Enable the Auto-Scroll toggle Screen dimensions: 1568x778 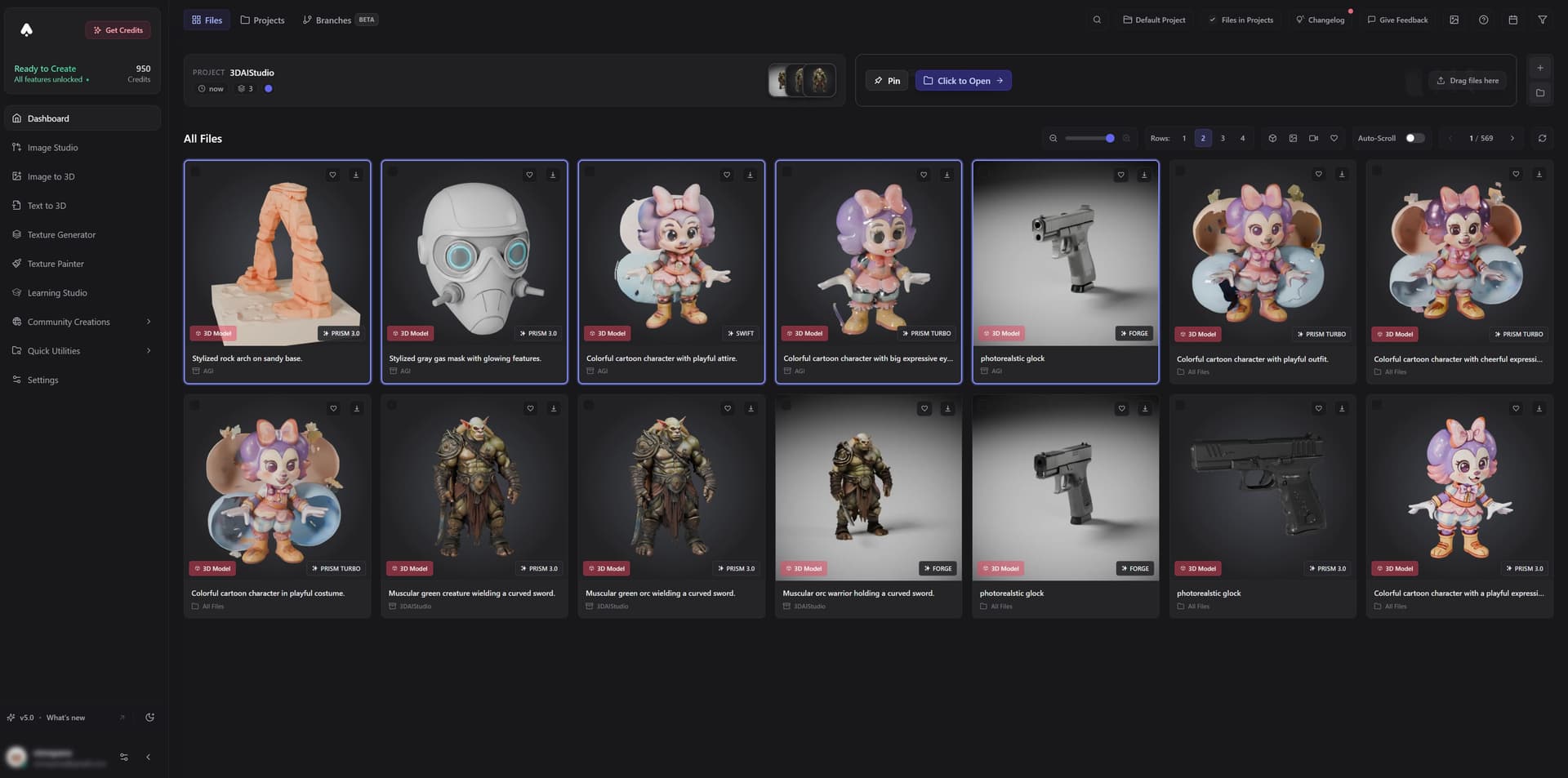(x=1414, y=138)
